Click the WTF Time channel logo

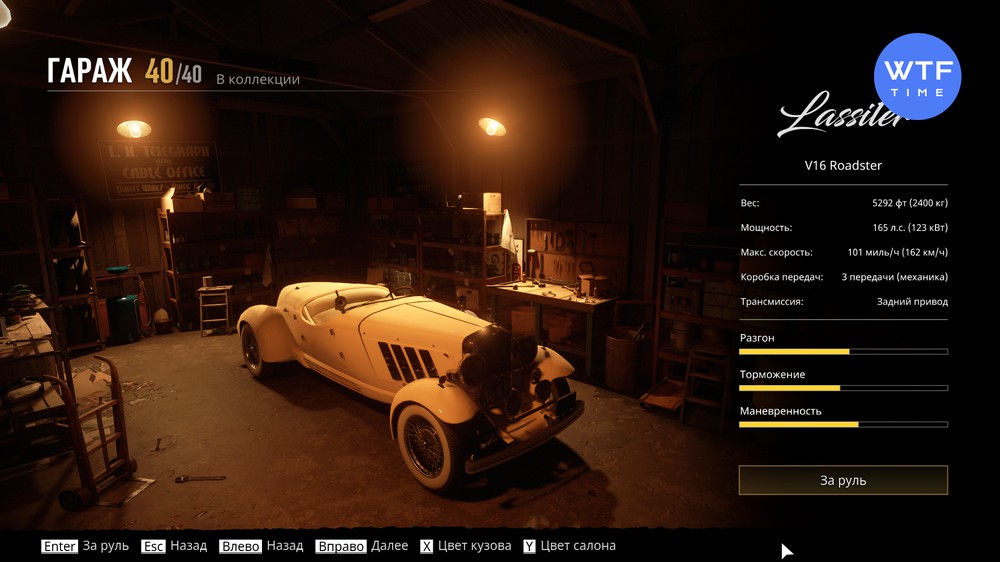(917, 76)
